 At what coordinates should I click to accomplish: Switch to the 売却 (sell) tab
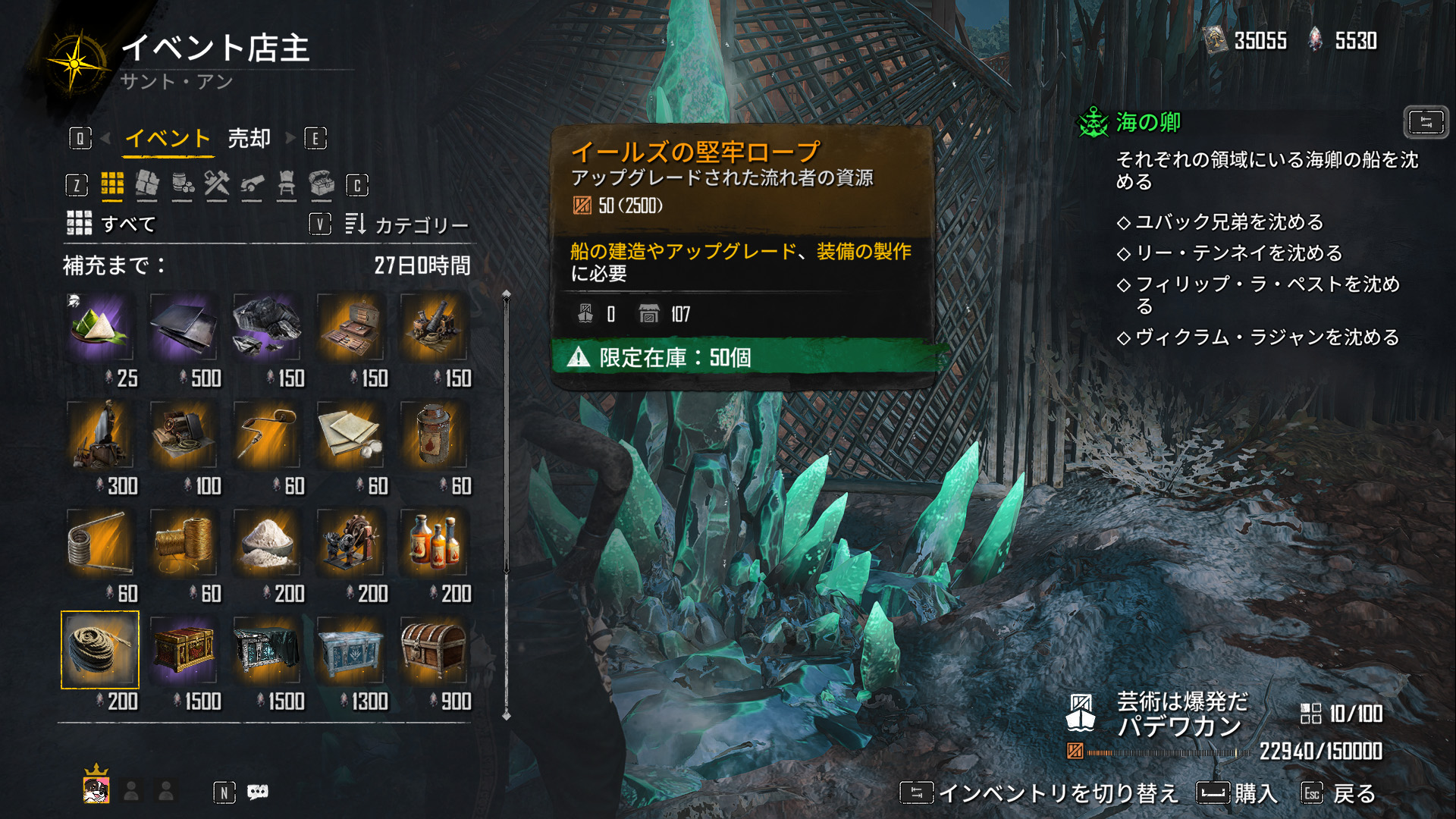pyautogui.click(x=249, y=139)
